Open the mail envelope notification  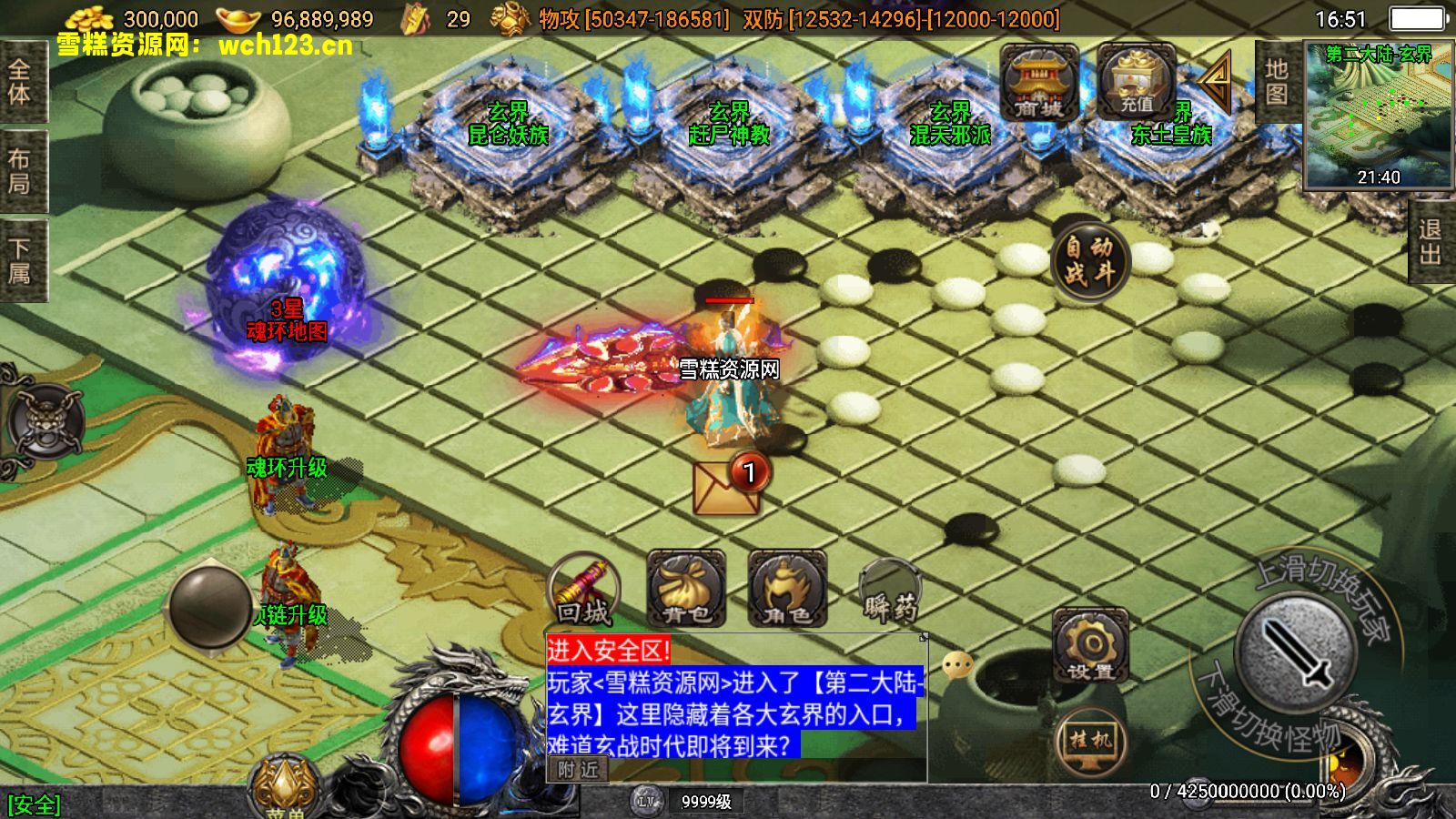point(726,488)
